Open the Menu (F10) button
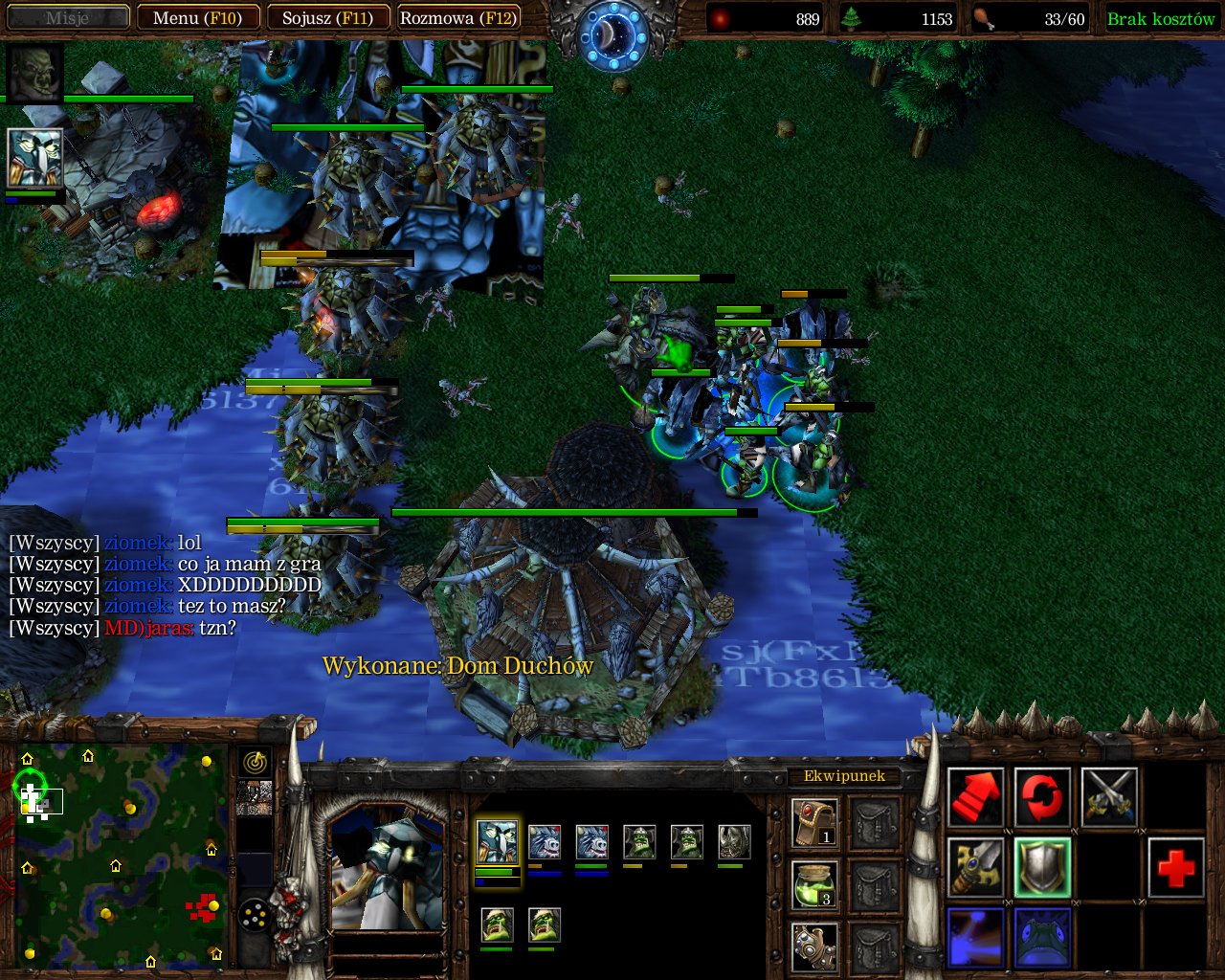The height and width of the screenshot is (980, 1225). (x=197, y=17)
